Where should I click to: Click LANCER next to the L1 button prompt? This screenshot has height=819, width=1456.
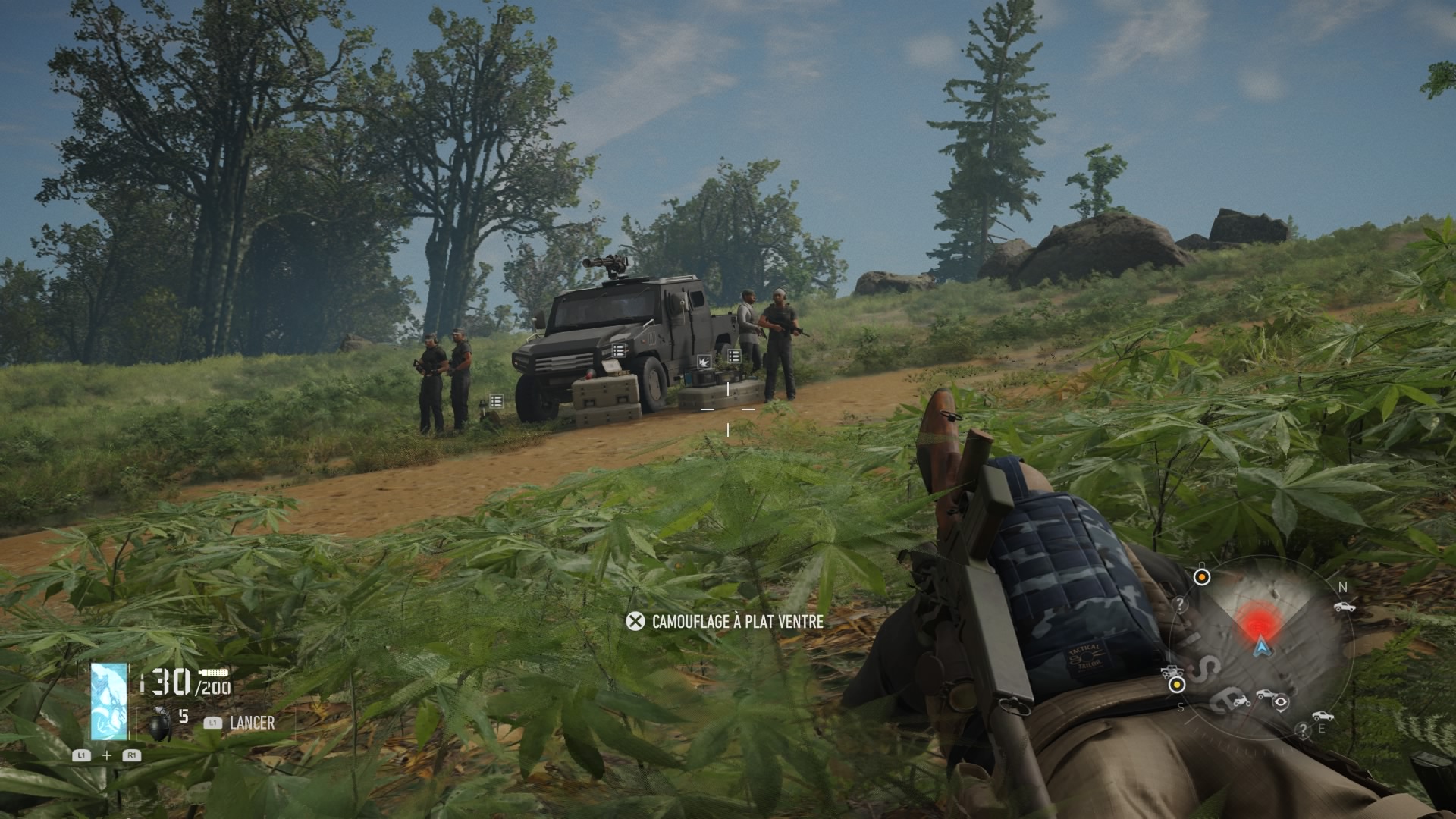(252, 723)
